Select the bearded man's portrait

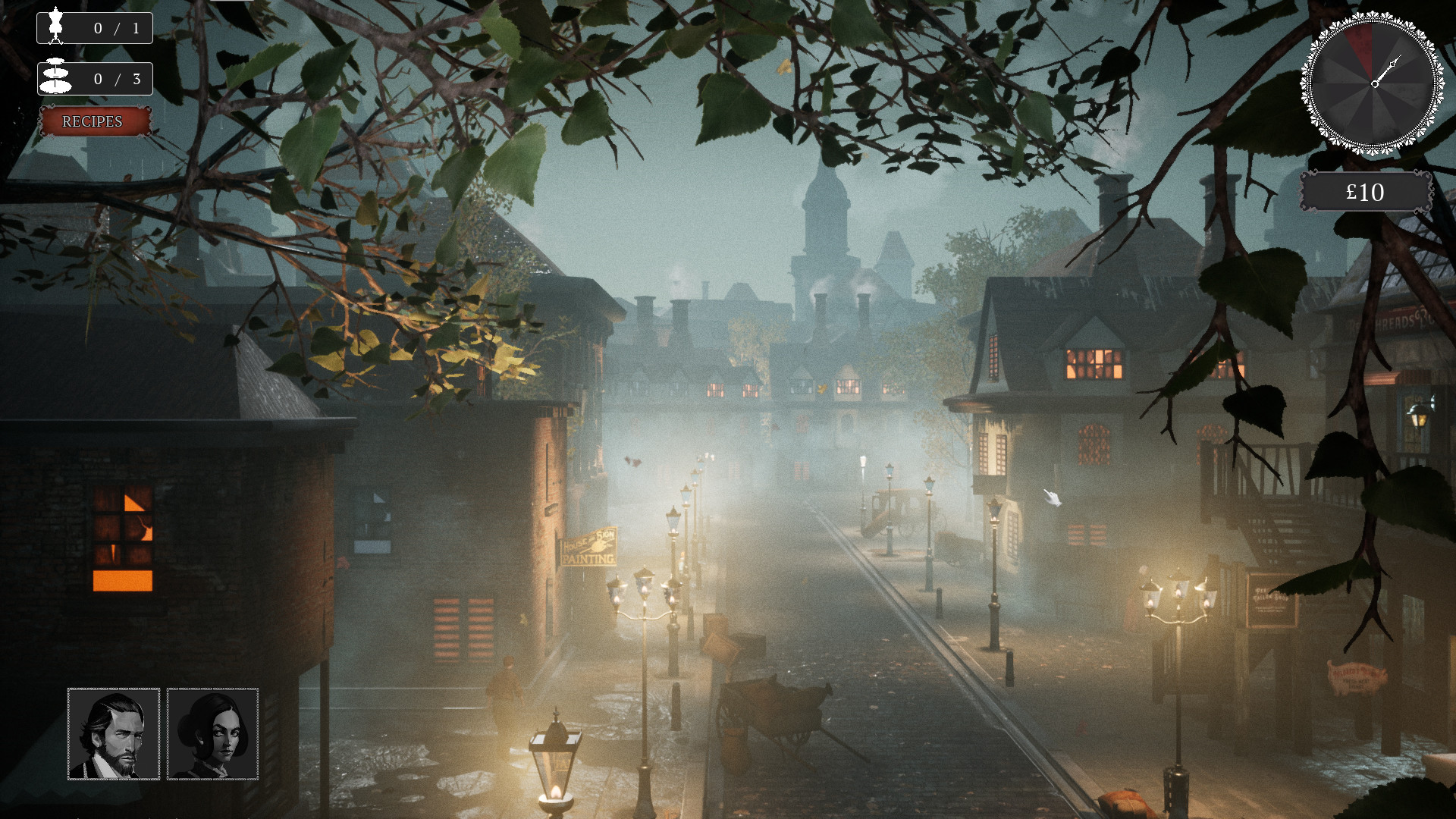coord(112,733)
